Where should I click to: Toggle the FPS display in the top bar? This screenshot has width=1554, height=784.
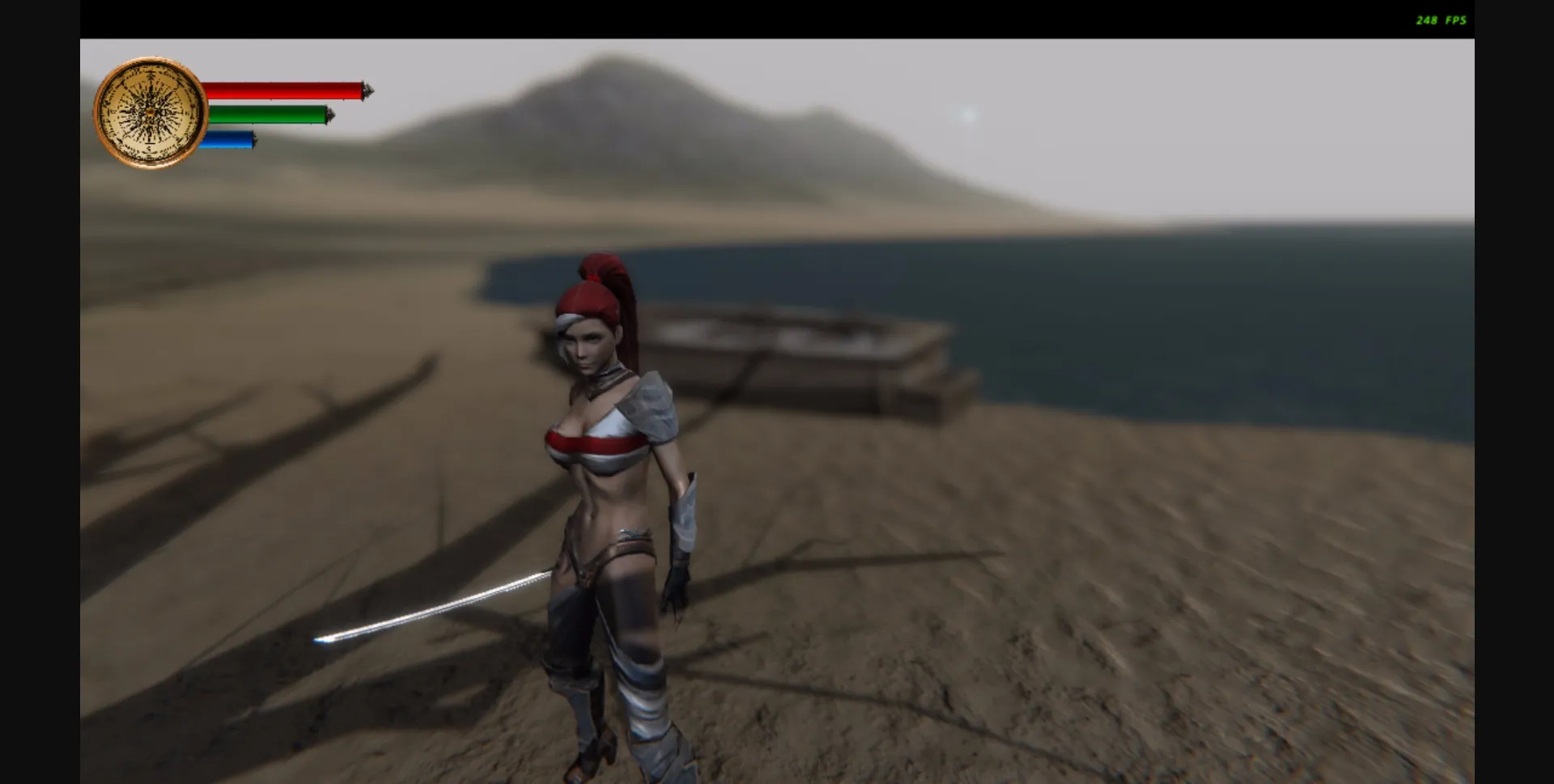[x=1440, y=19]
